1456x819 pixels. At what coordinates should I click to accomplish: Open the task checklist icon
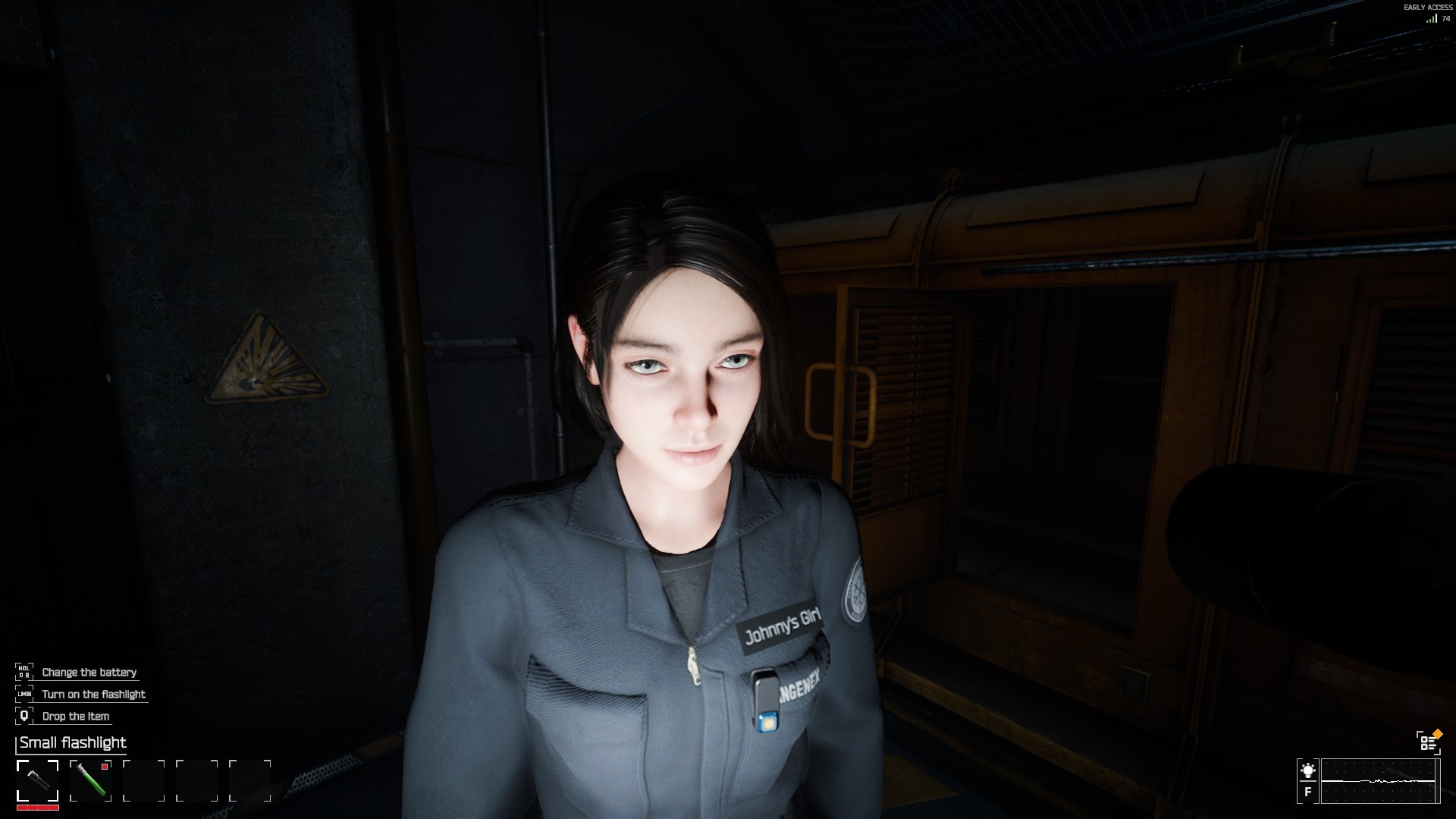click(1428, 742)
